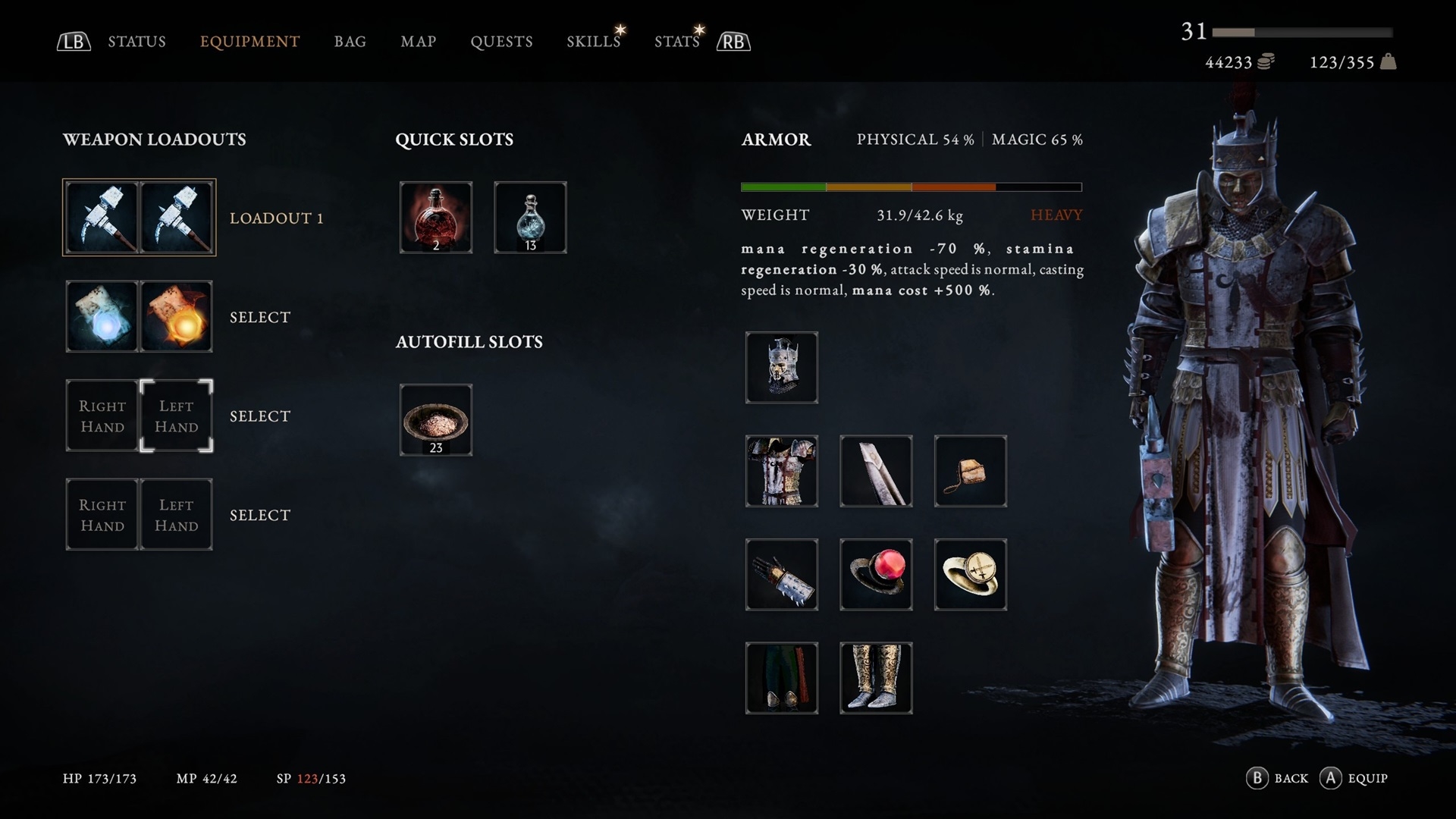Select the blue frost spell scroll slot

click(x=102, y=317)
